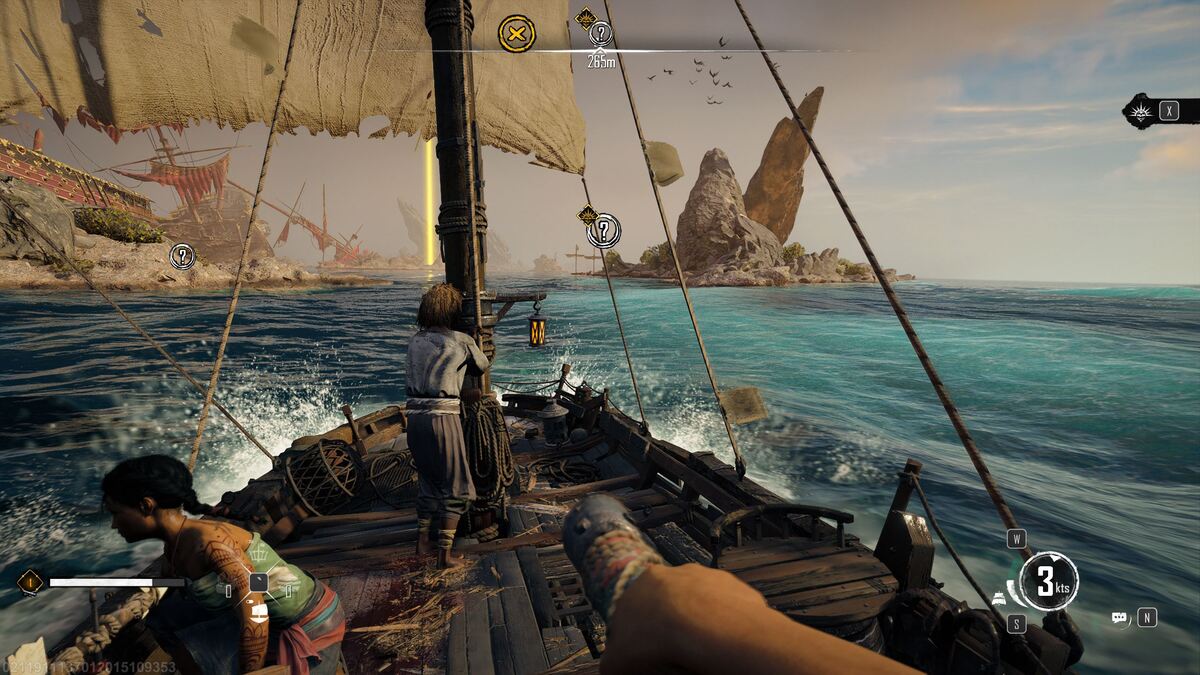Select the center square of the action wheel
Screen dimensions: 1200x675
(258, 581)
